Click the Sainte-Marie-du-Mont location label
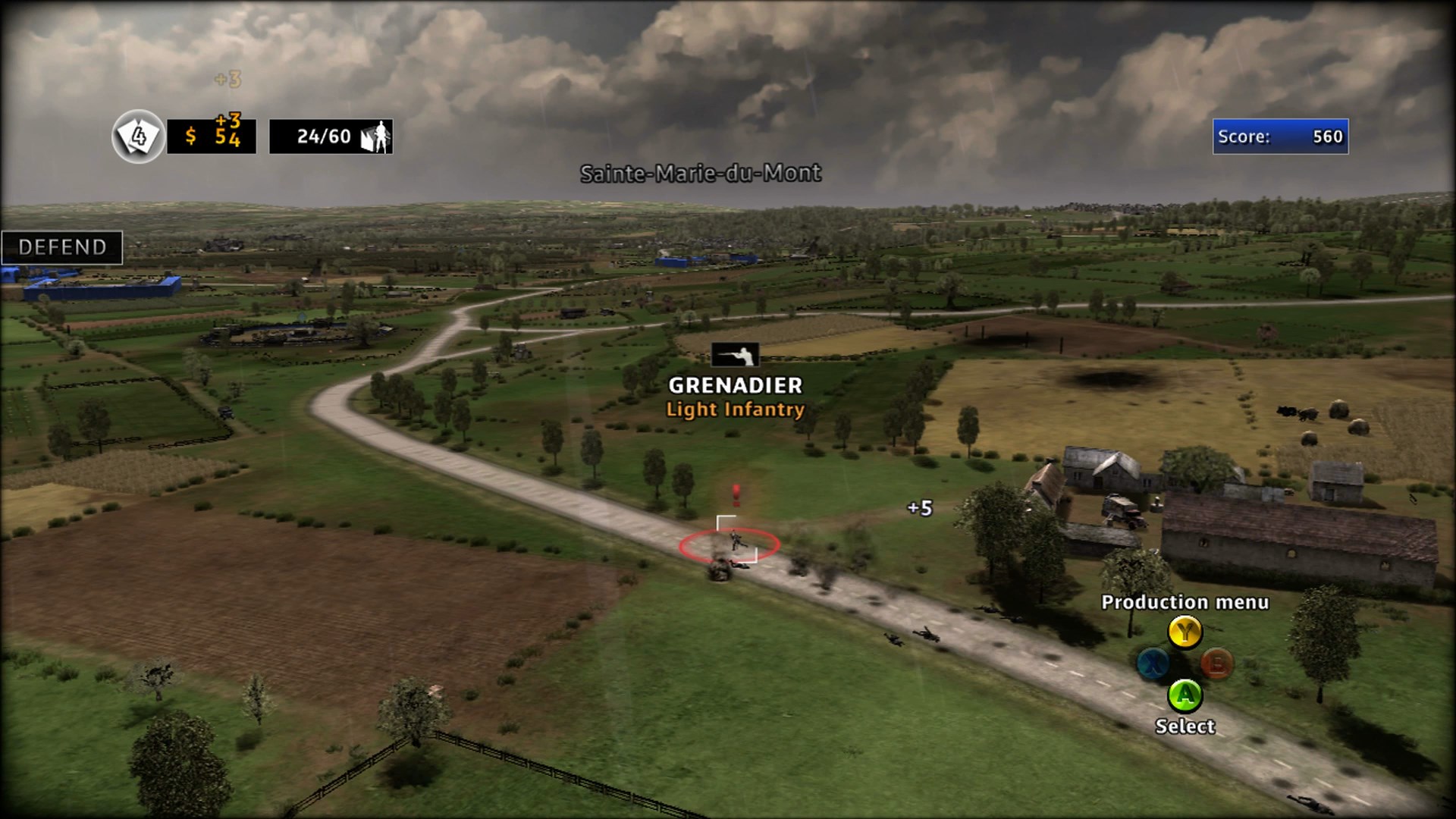Screen dimensions: 1456x819 [x=700, y=174]
